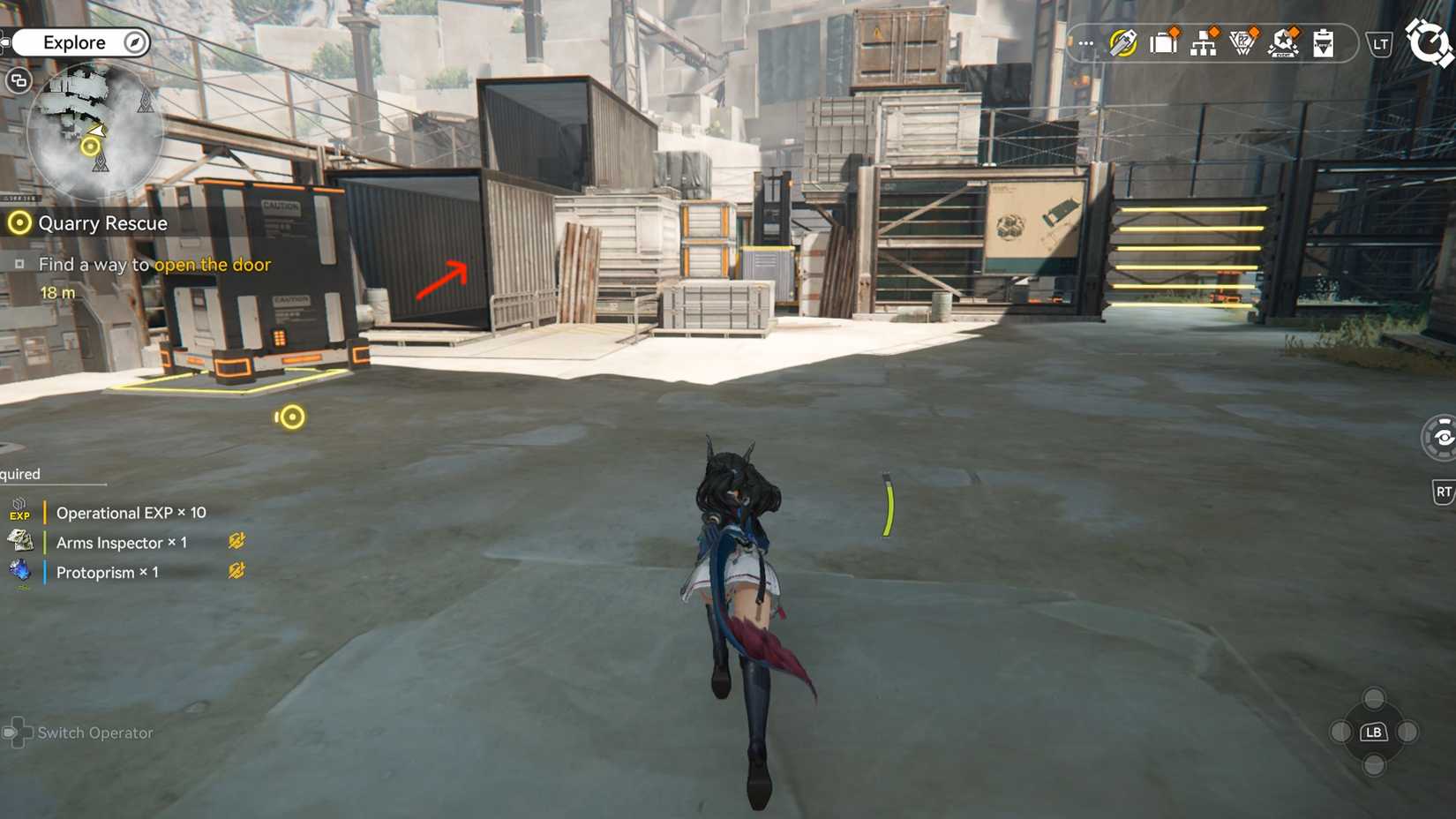Select the Operational EXP item icon

click(x=19, y=510)
